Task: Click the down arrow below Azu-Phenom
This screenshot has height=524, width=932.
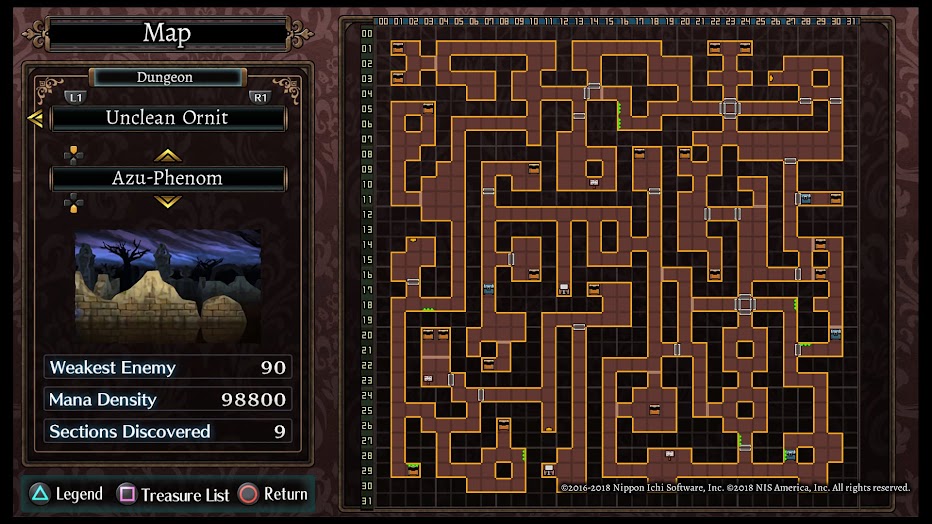Action: click(x=167, y=202)
